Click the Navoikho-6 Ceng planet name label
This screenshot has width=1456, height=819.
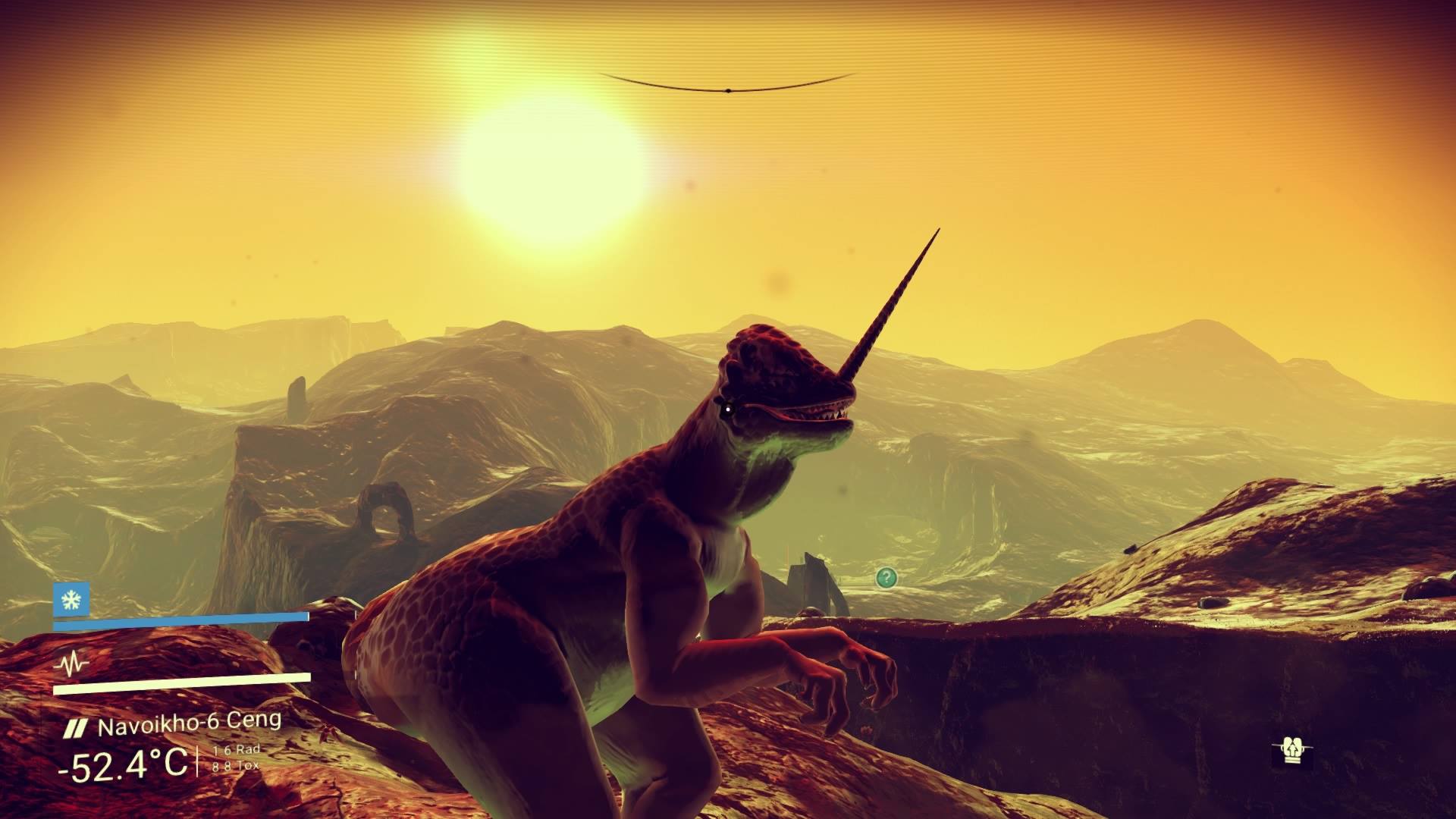pos(189,724)
